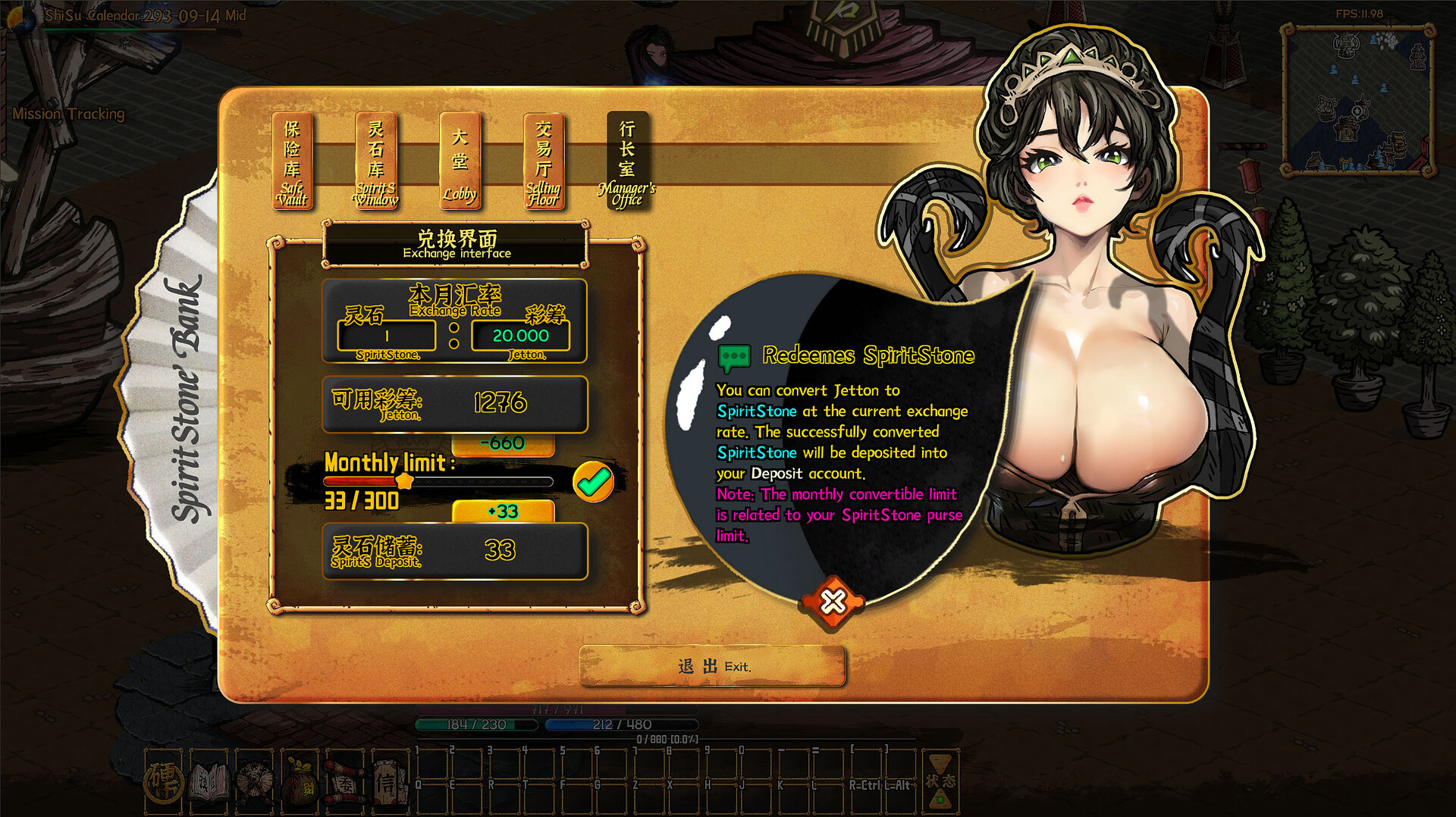1456x817 pixels.
Task: Confirm the exchange with the green checkmark
Action: point(593,481)
